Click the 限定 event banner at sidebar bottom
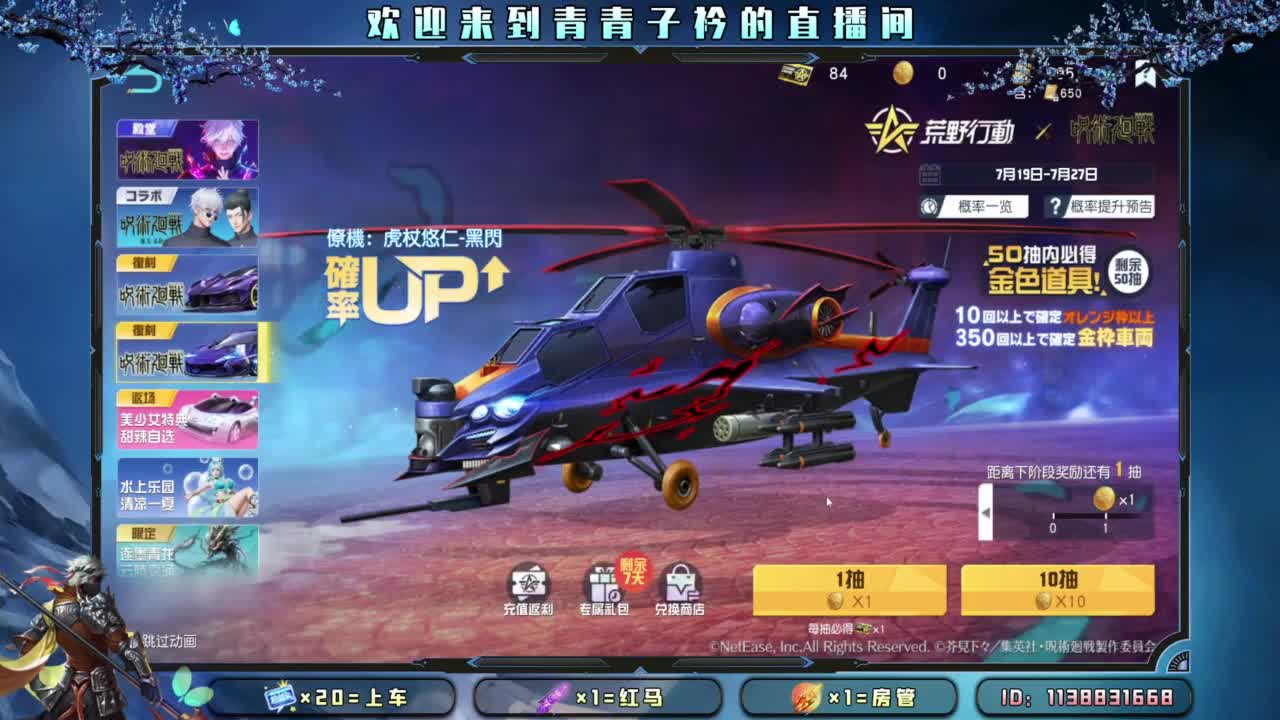Viewport: 1280px width, 720px height. click(188, 550)
